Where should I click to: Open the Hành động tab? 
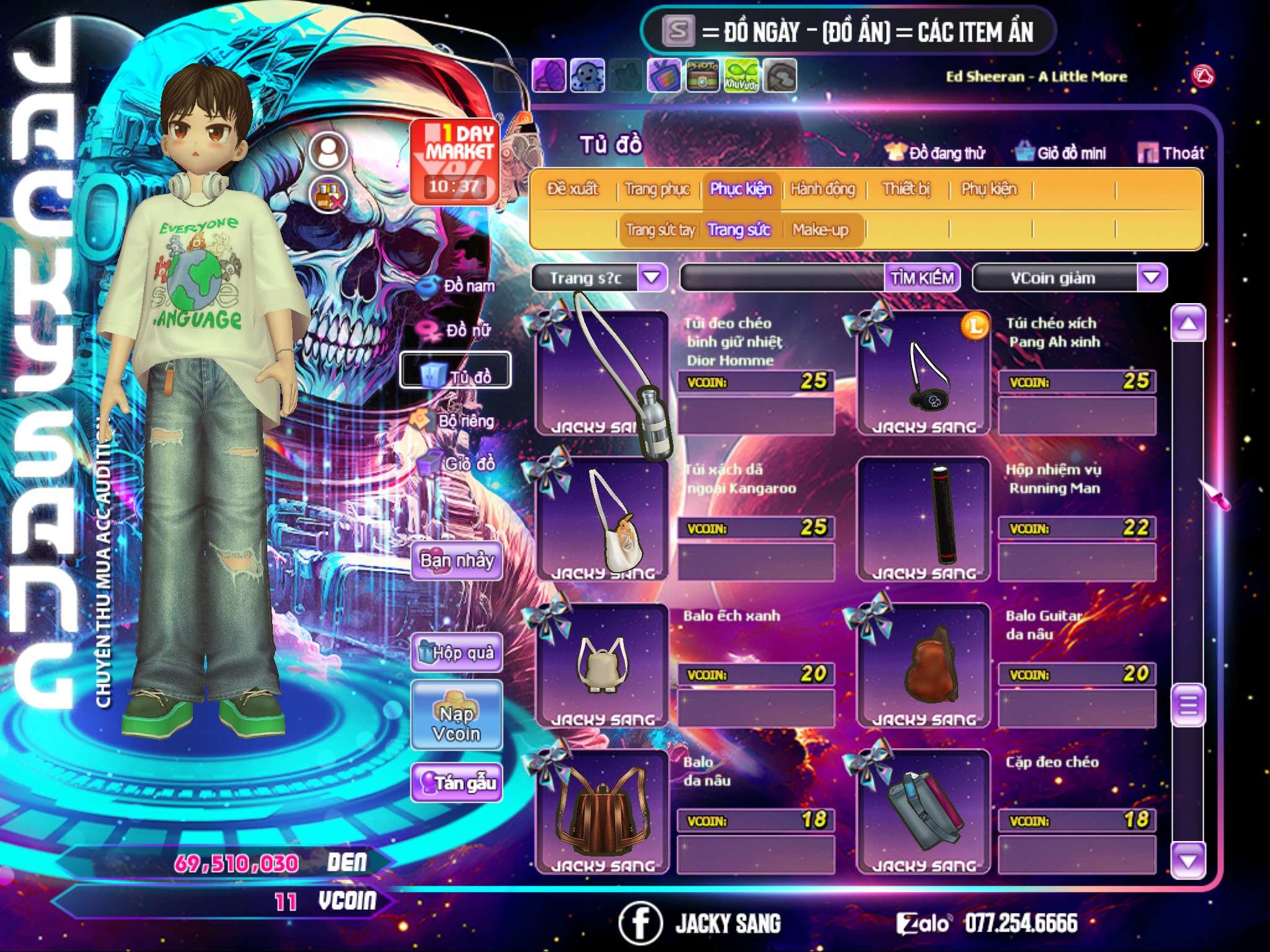822,189
